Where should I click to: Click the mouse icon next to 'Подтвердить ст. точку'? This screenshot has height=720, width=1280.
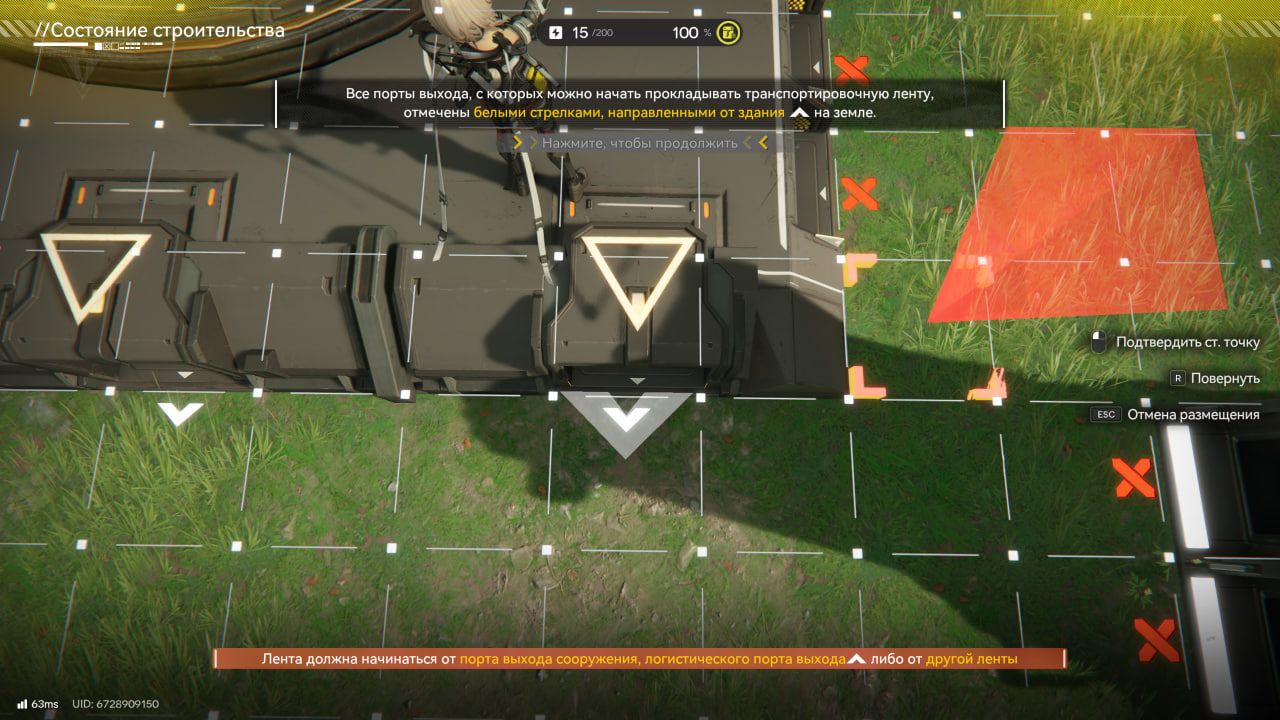pos(1100,341)
